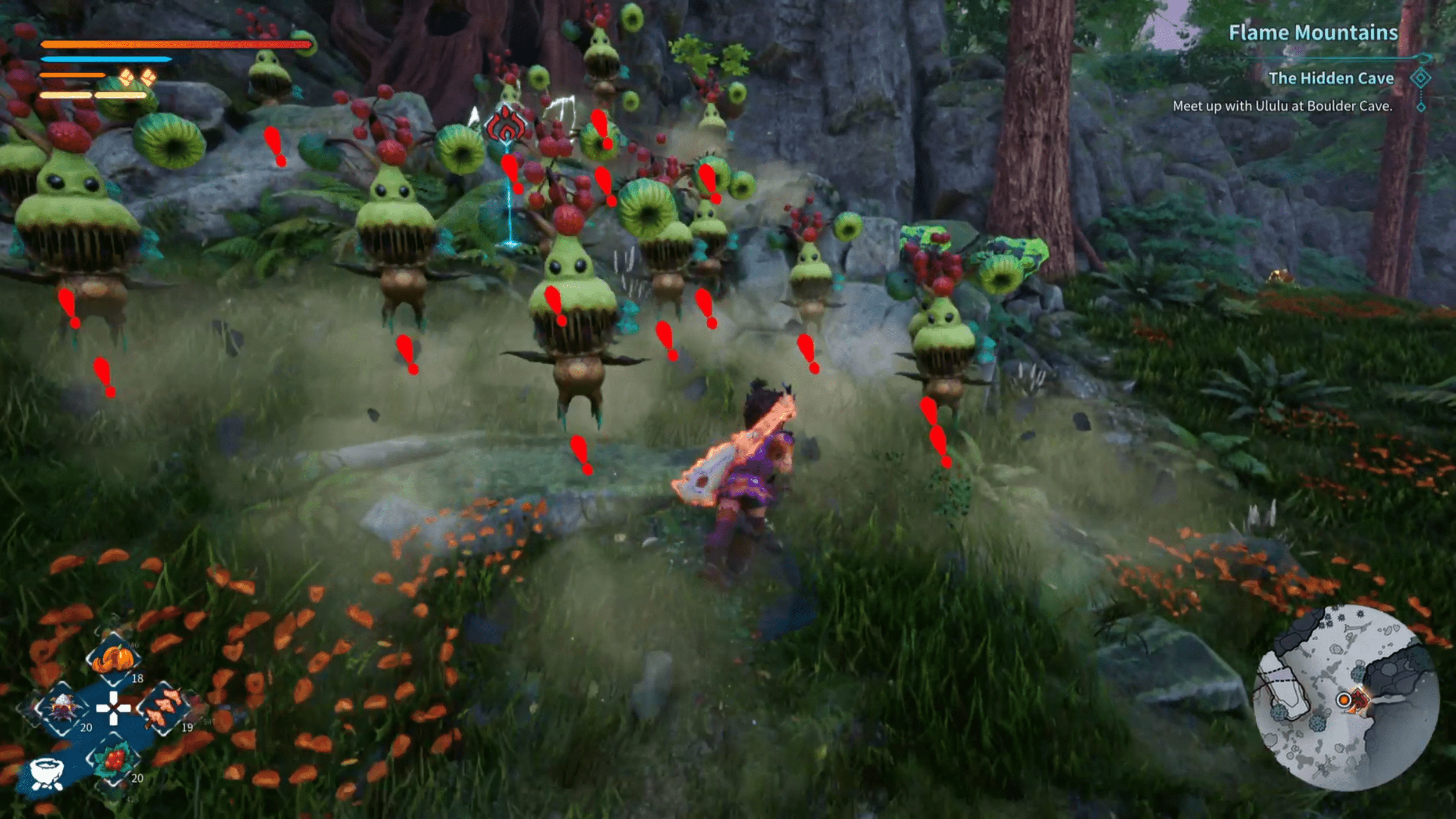Open The Hidden Cave quest tracker
Image resolution: width=1456 pixels, height=819 pixels.
click(x=1330, y=78)
